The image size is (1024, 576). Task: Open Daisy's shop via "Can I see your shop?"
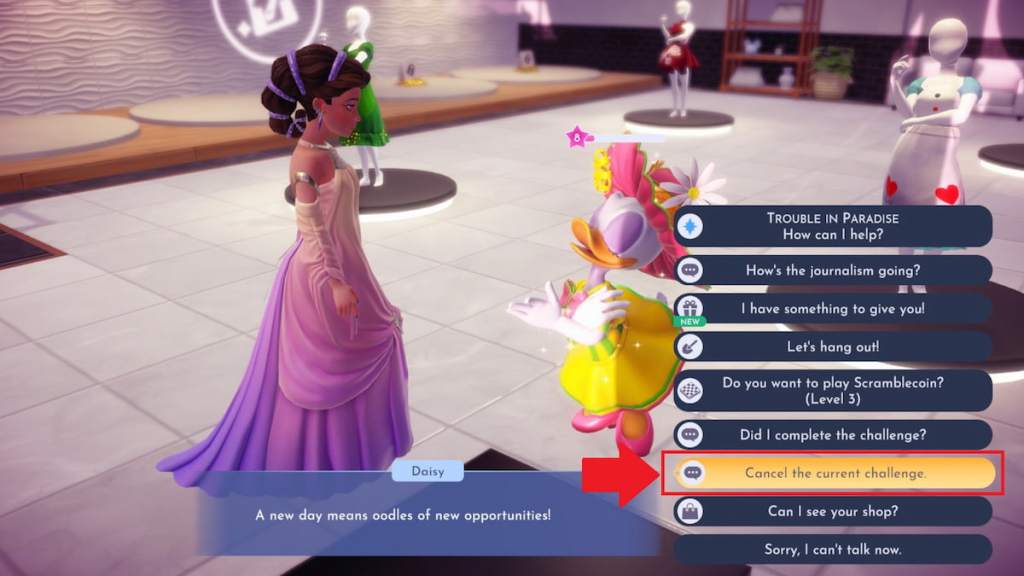pos(832,511)
